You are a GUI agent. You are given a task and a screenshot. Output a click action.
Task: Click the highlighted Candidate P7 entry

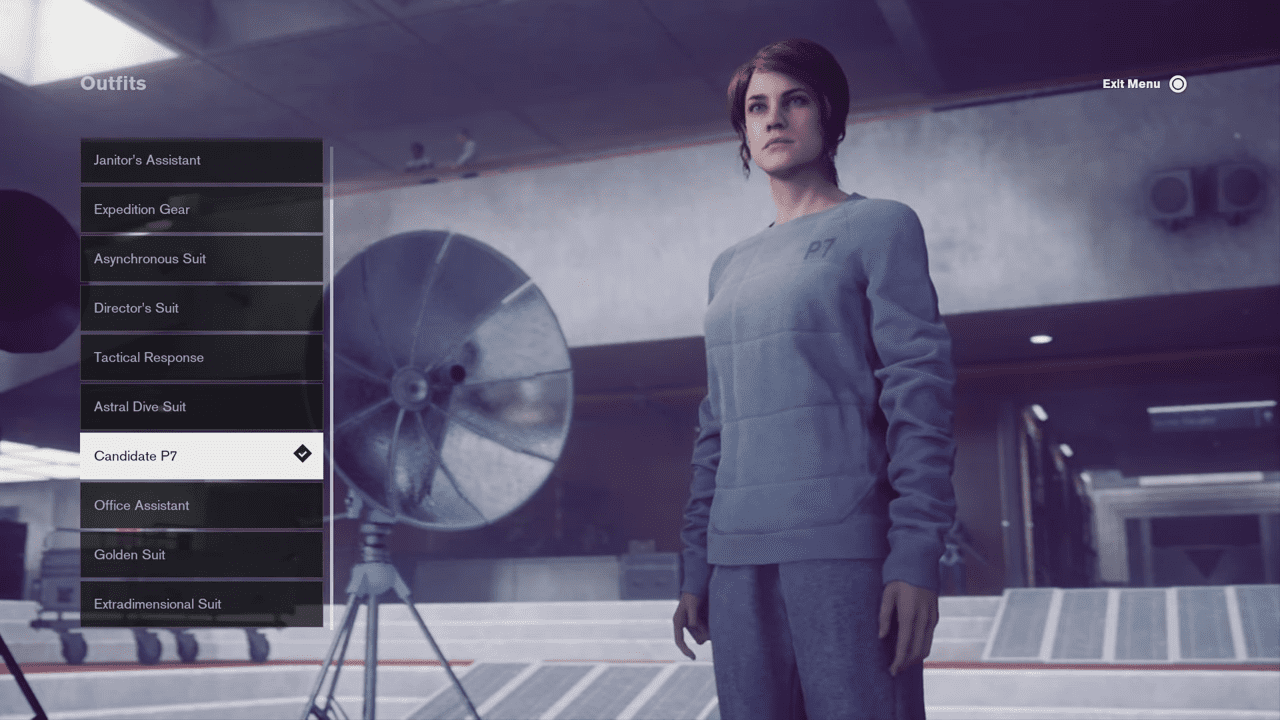tap(201, 456)
